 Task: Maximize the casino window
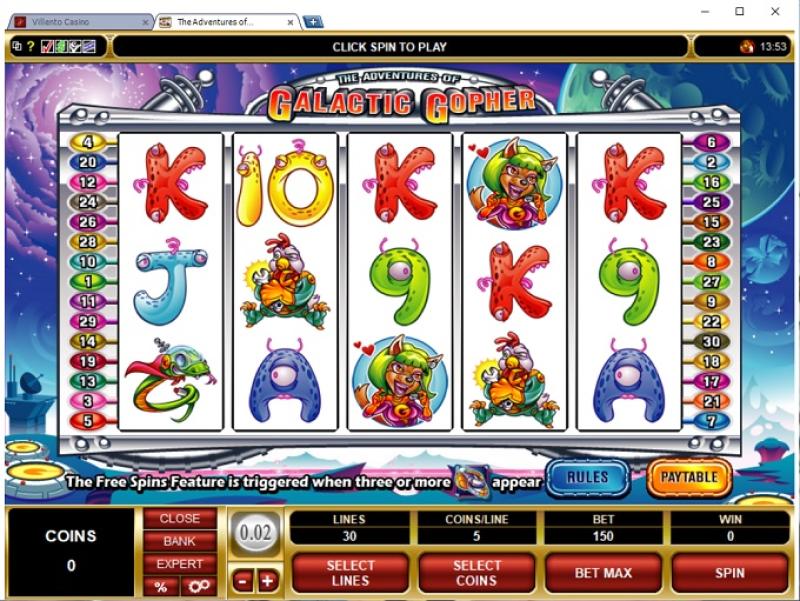pos(739,12)
